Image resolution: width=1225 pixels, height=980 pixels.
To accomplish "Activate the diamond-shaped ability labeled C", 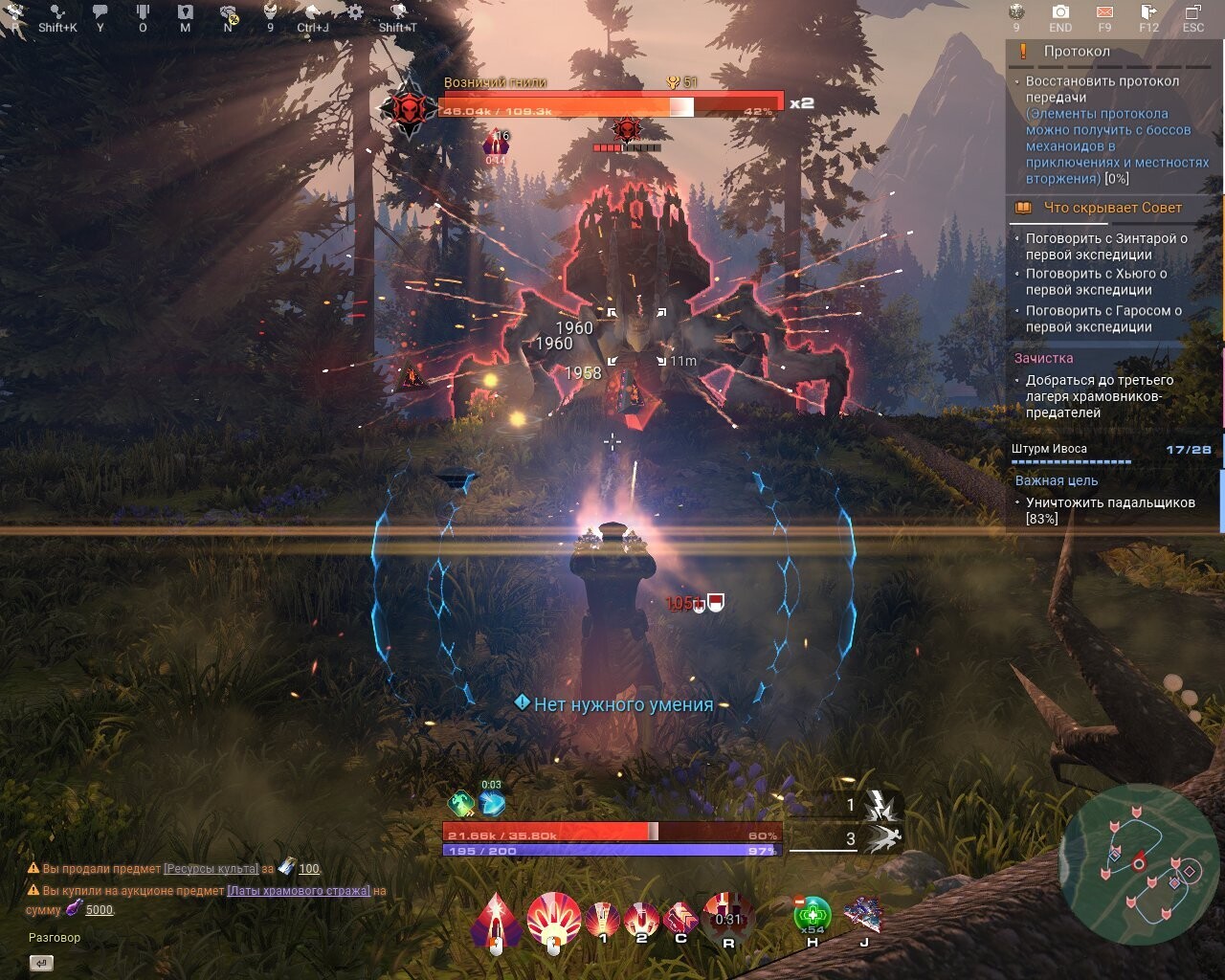I will [680, 919].
